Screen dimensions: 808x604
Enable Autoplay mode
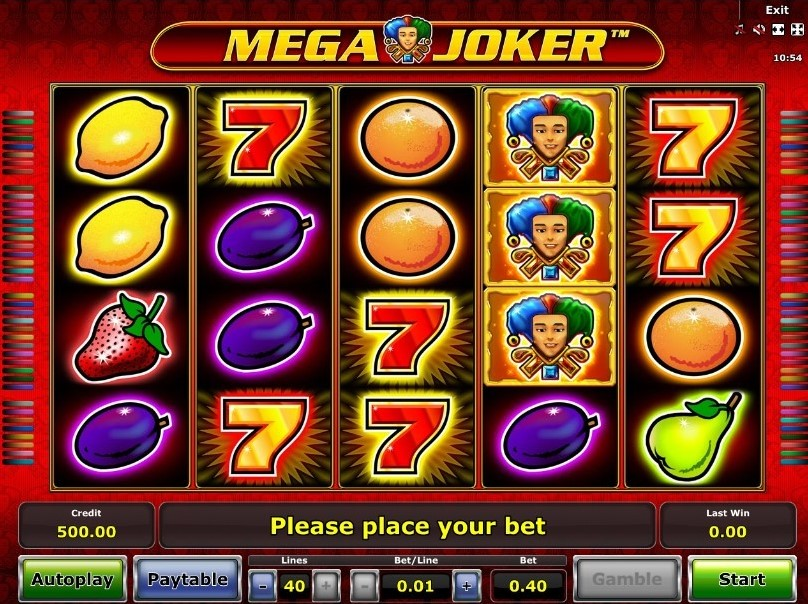pyautogui.click(x=72, y=579)
